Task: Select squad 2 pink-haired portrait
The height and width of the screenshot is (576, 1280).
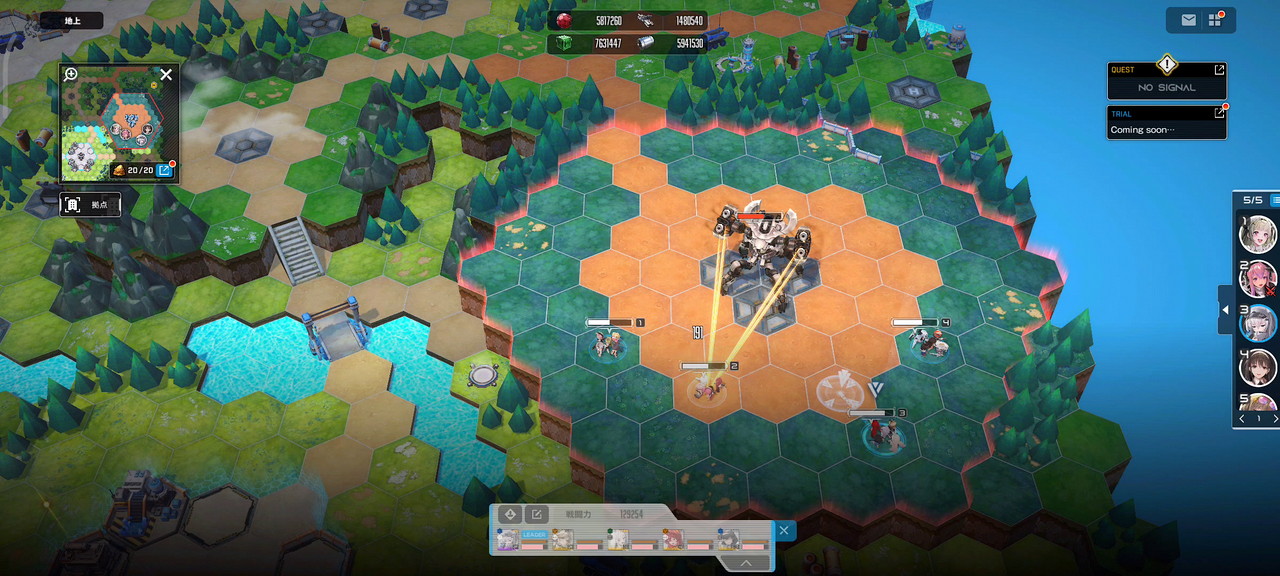Action: [x=1257, y=278]
